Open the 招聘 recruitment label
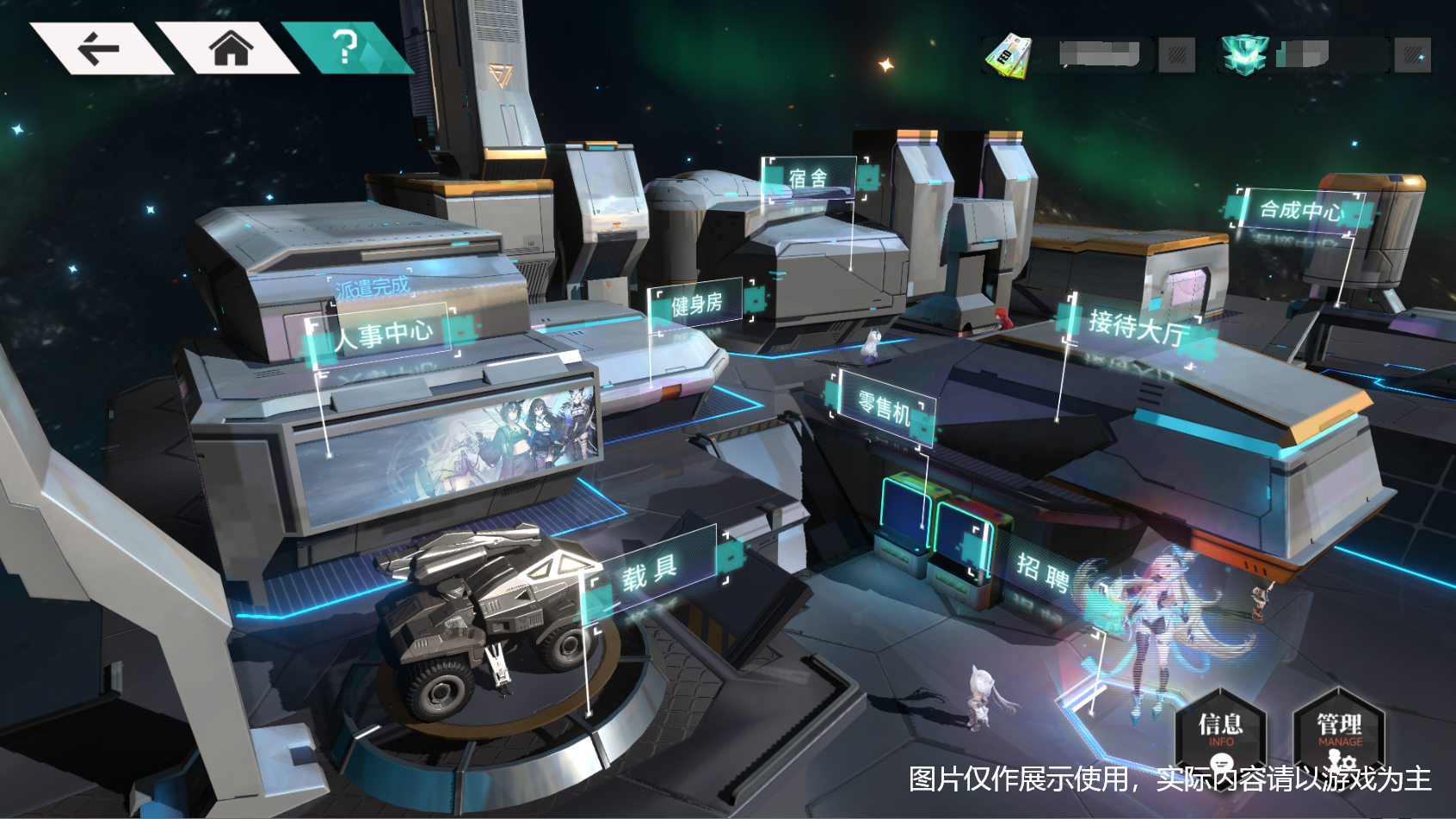Screen dimensions: 1456x819 (1043, 572)
